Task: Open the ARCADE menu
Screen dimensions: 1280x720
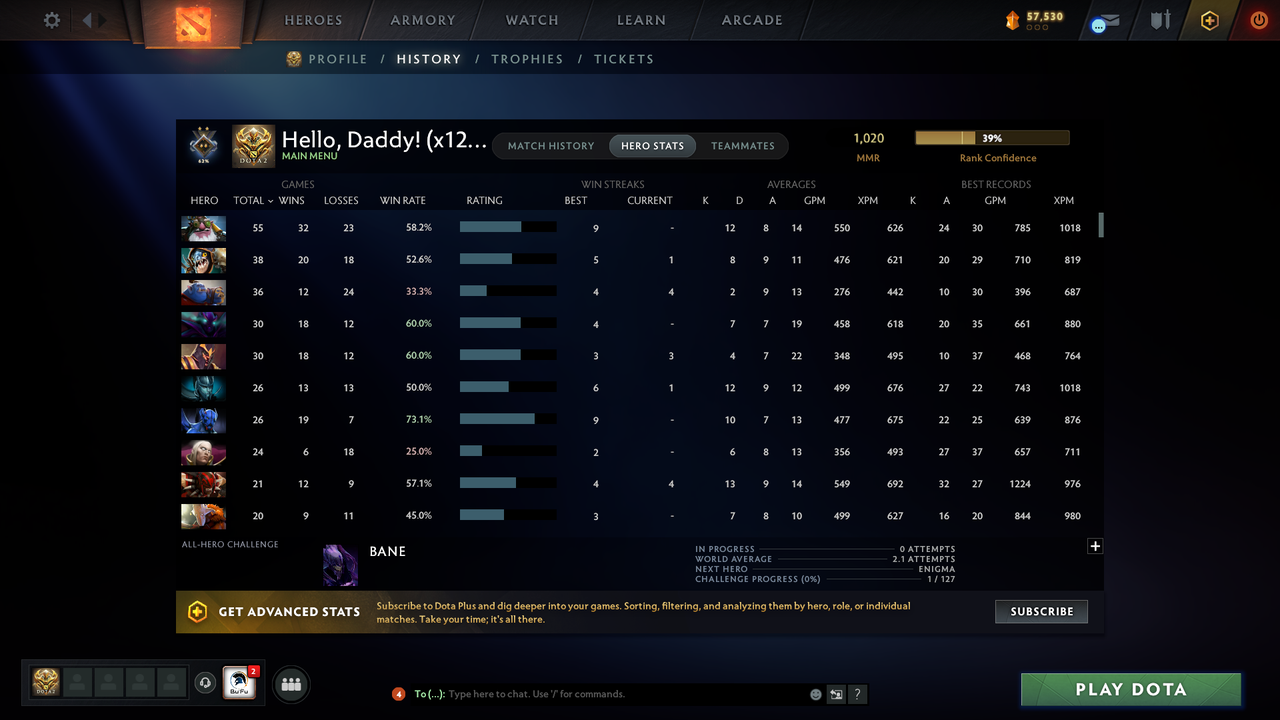Action: pyautogui.click(x=751, y=19)
